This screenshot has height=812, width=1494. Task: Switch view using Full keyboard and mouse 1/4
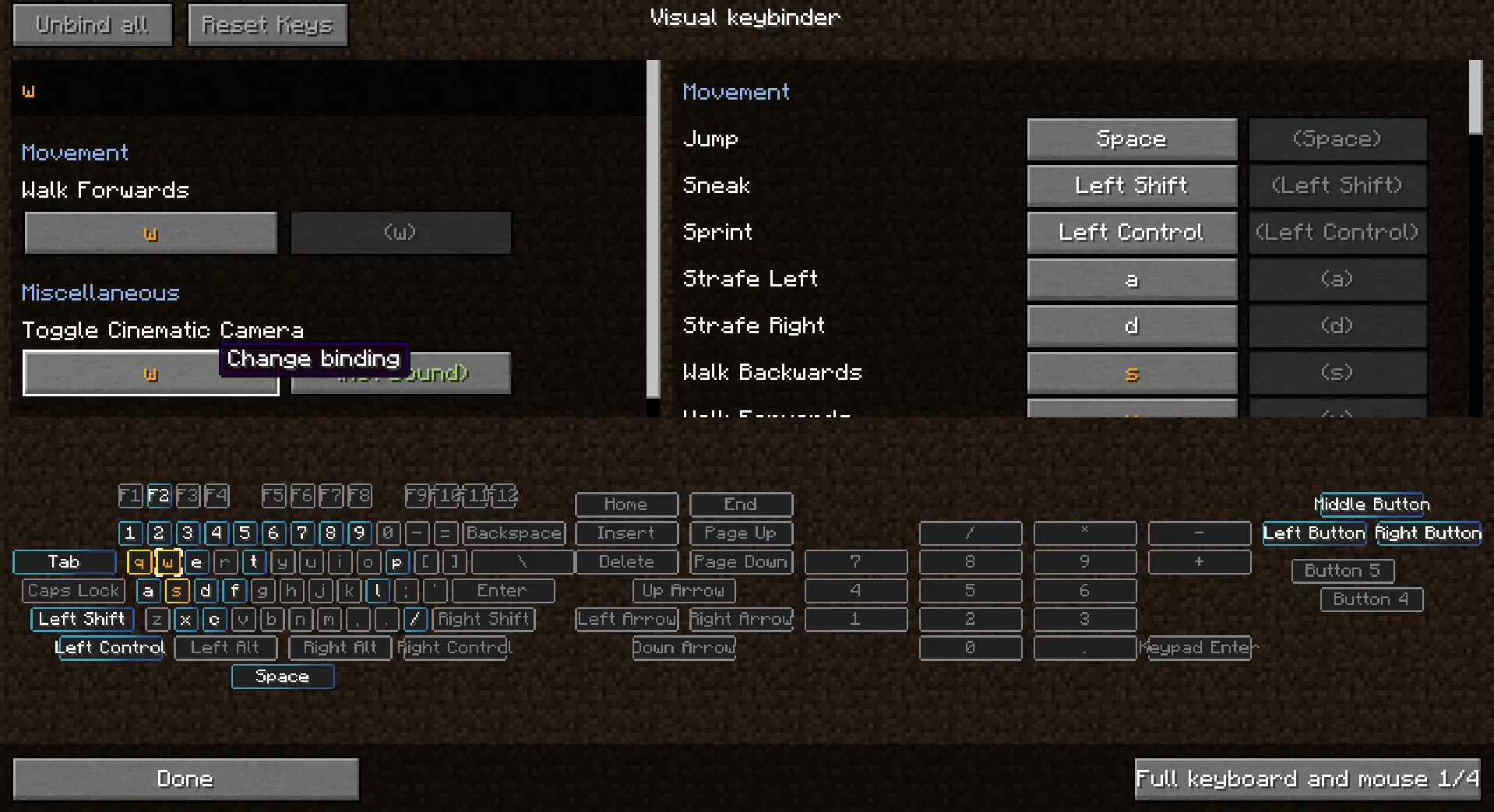[1307, 779]
